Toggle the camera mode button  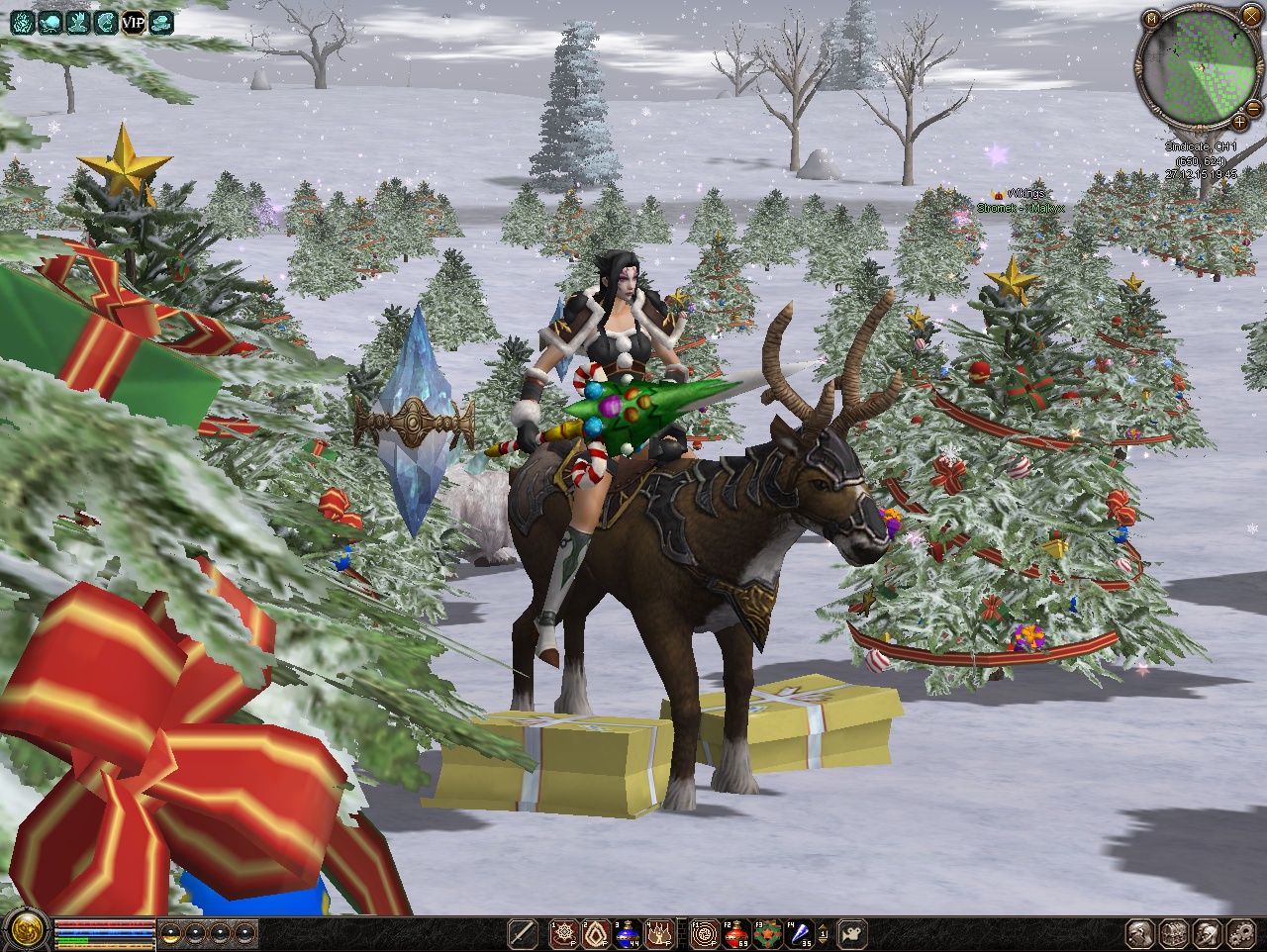pos(853,932)
